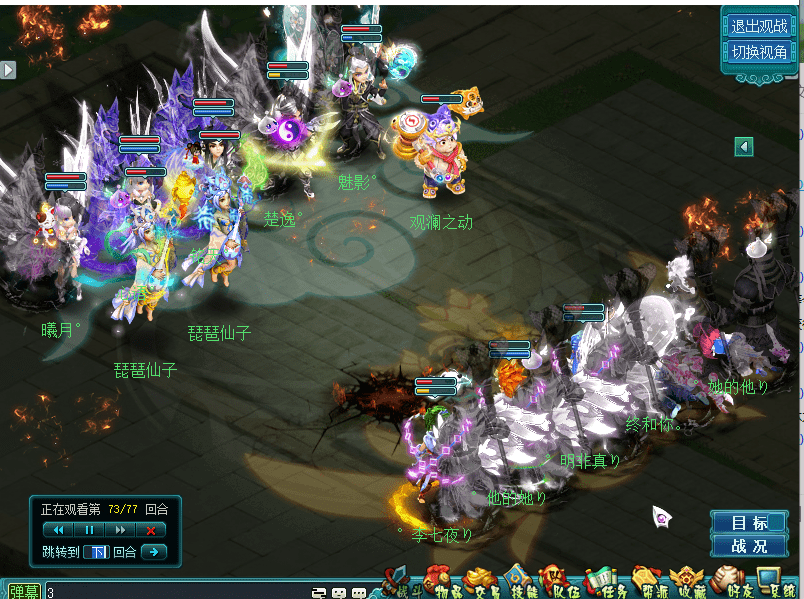Select the jump-to-round number field
Viewport: 804px width, 599px height.
point(95,552)
